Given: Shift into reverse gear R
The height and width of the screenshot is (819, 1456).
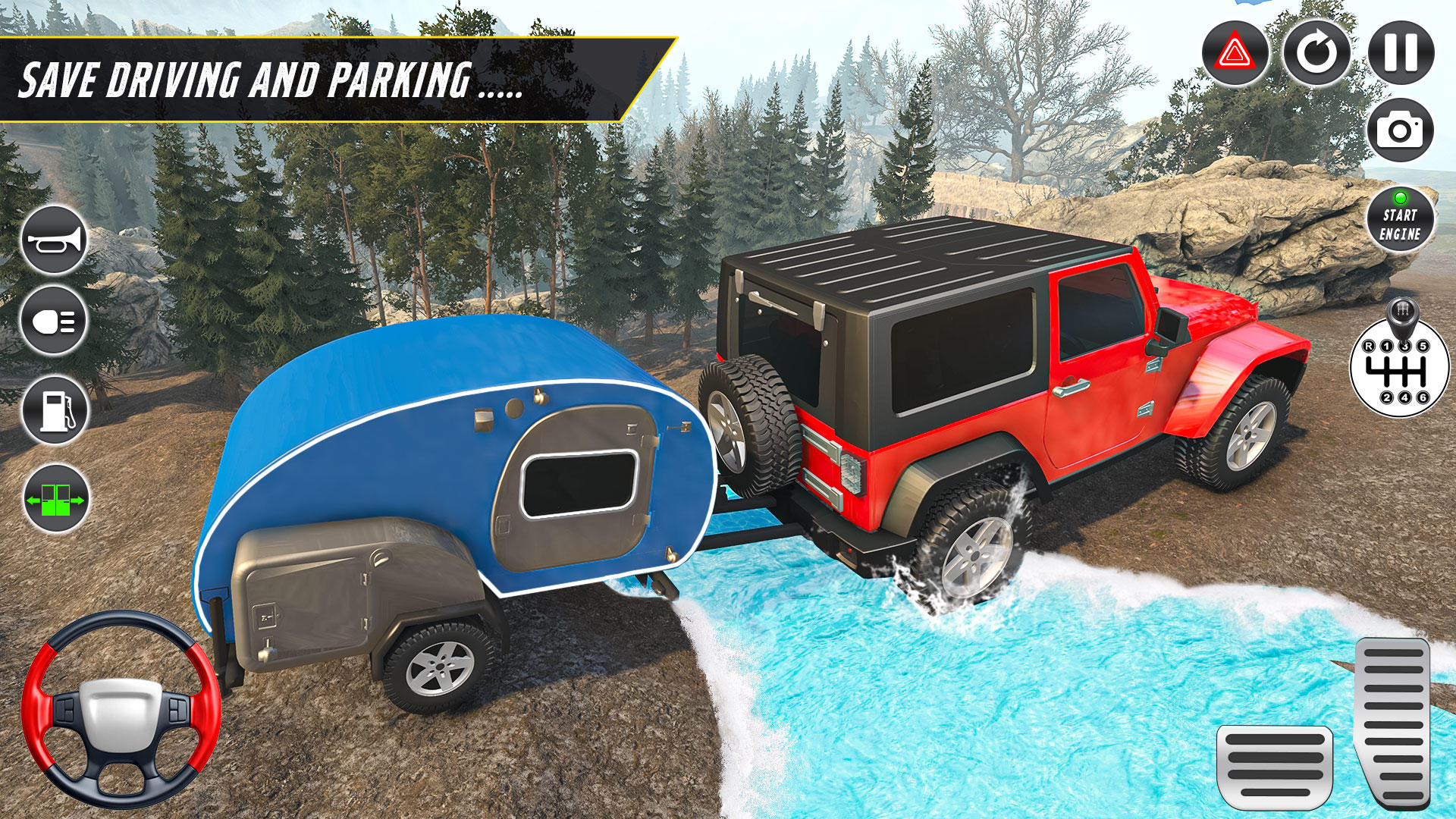Looking at the screenshot, I should pos(1369,347).
